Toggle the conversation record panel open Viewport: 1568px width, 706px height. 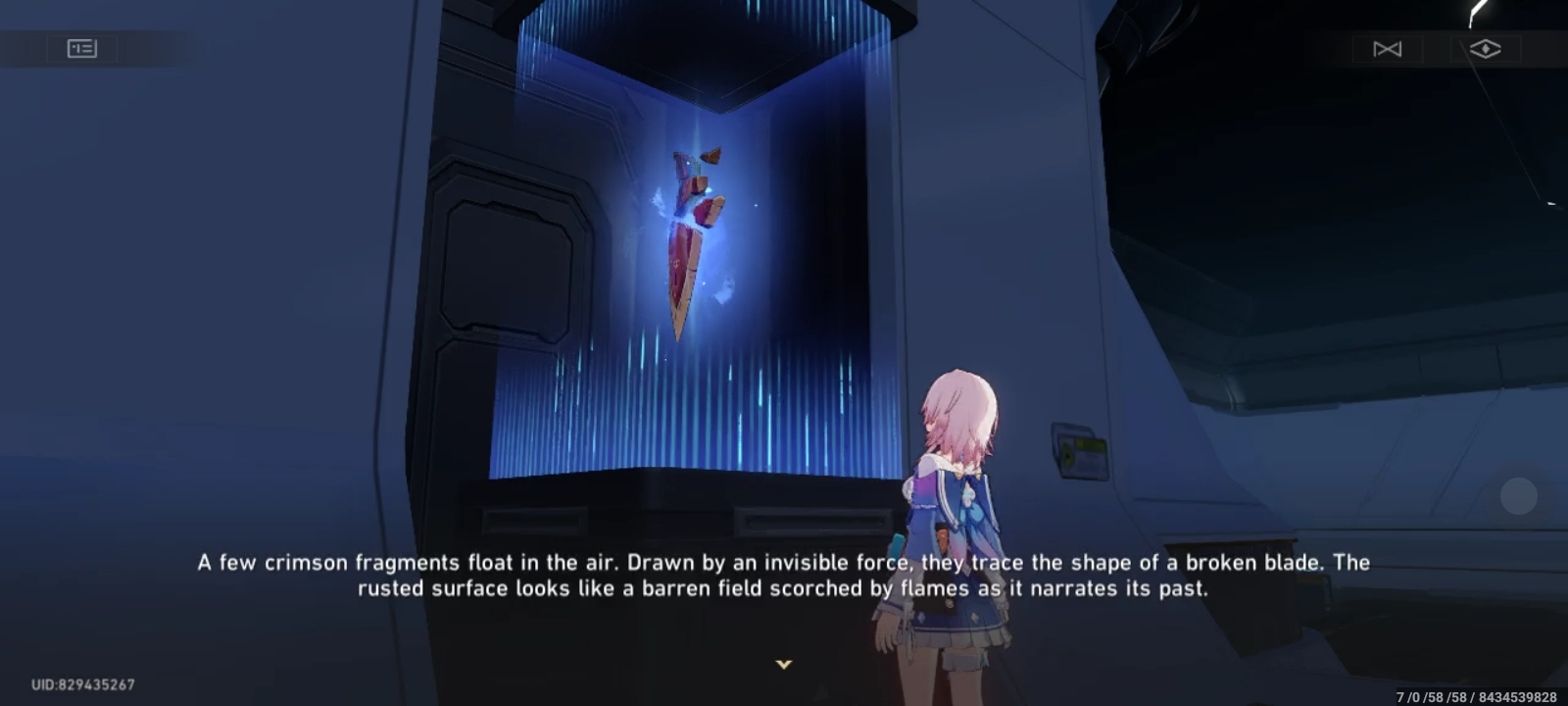[x=81, y=48]
